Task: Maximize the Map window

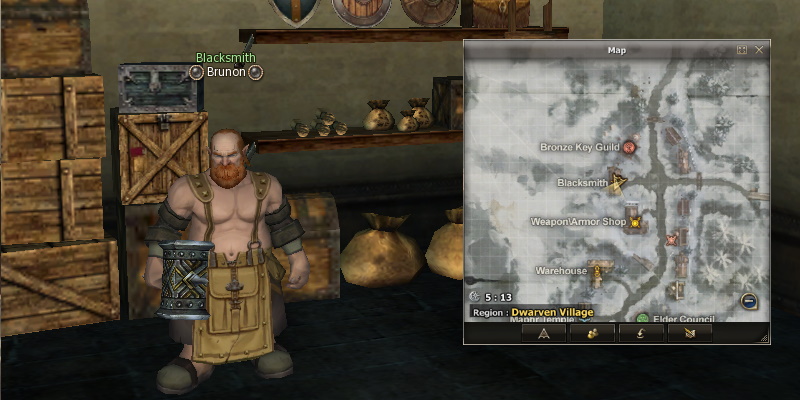Action: pos(742,50)
